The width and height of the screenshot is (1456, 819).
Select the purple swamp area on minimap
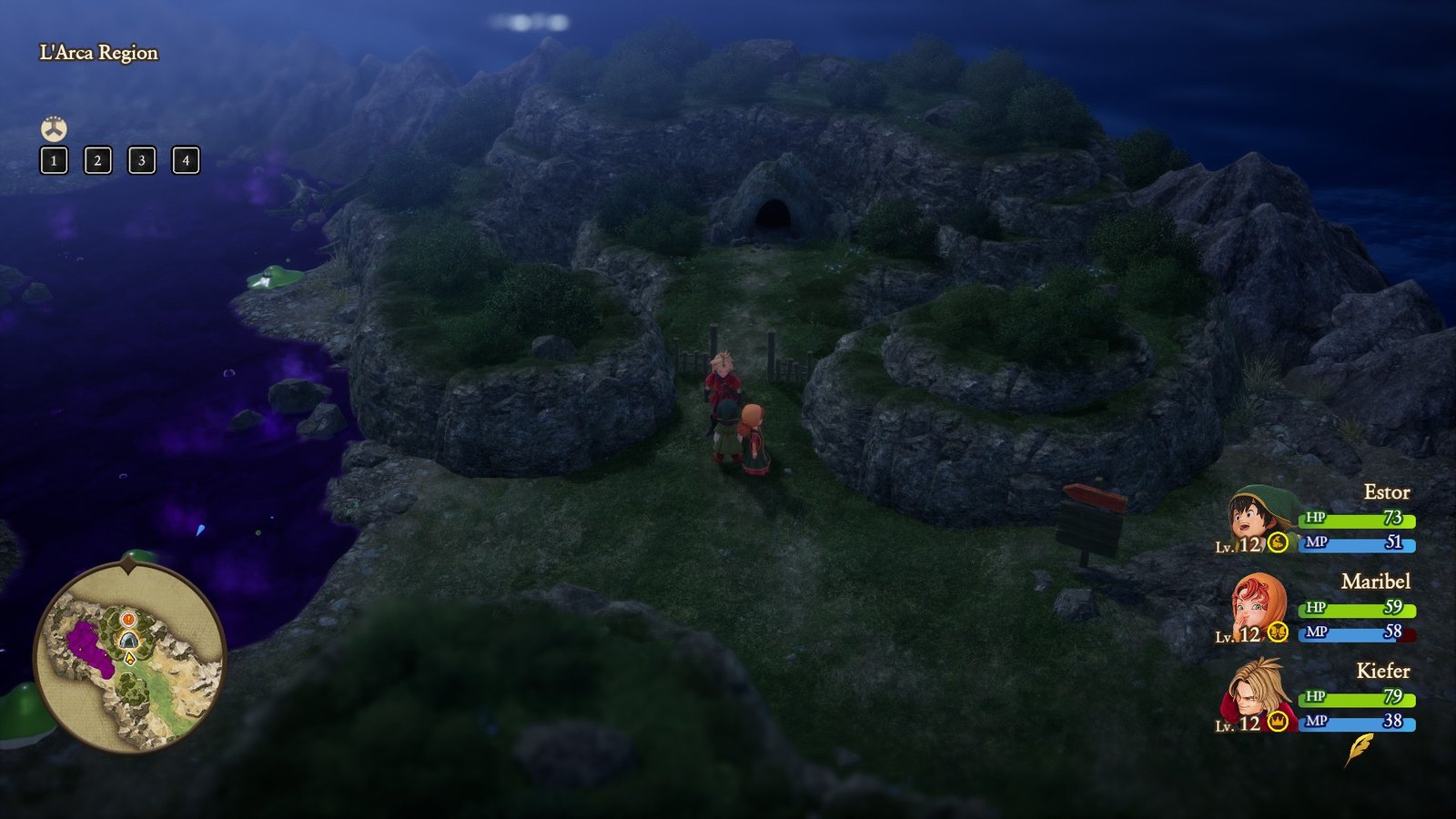pos(88,645)
